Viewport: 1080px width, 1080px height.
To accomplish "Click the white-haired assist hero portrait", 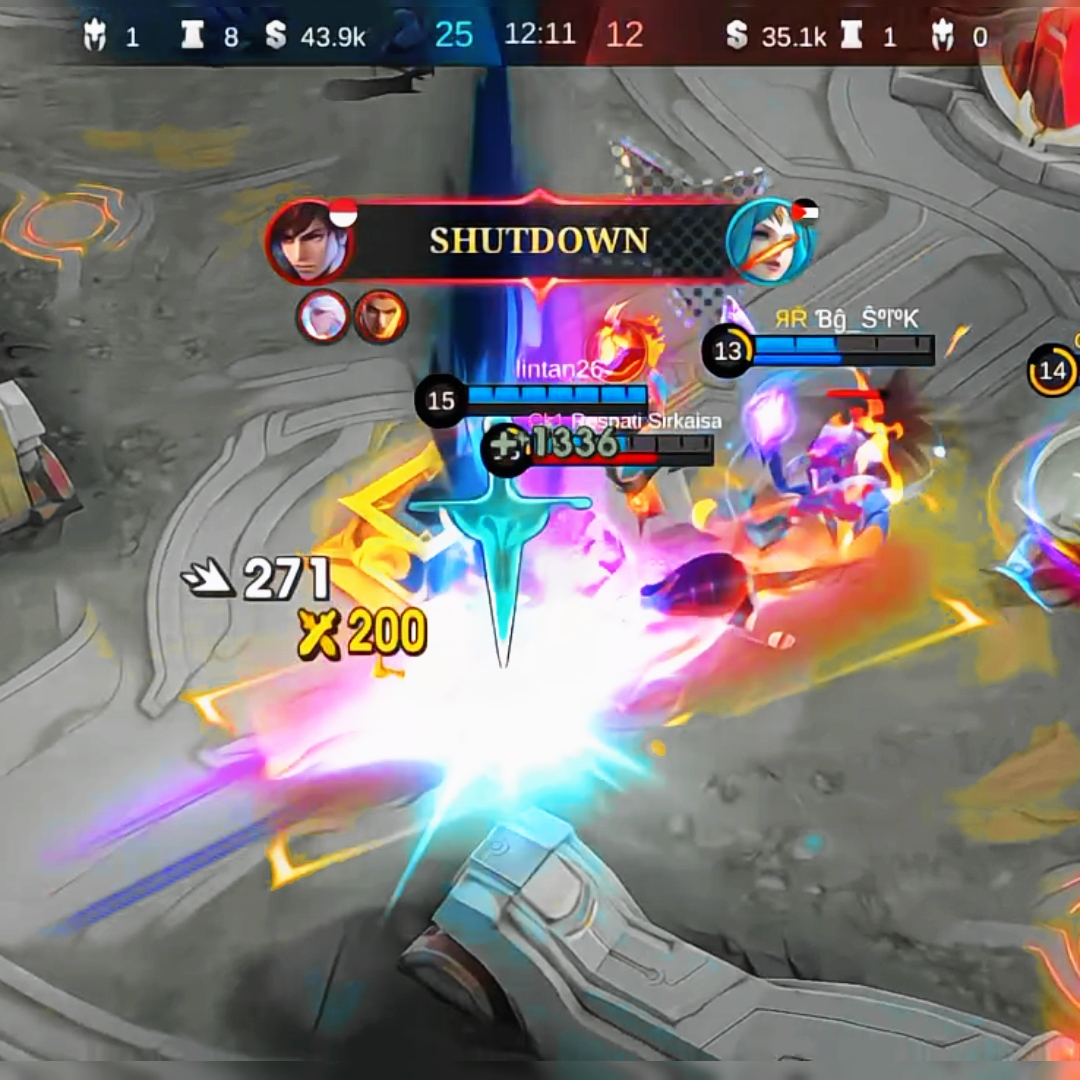I will tap(324, 317).
